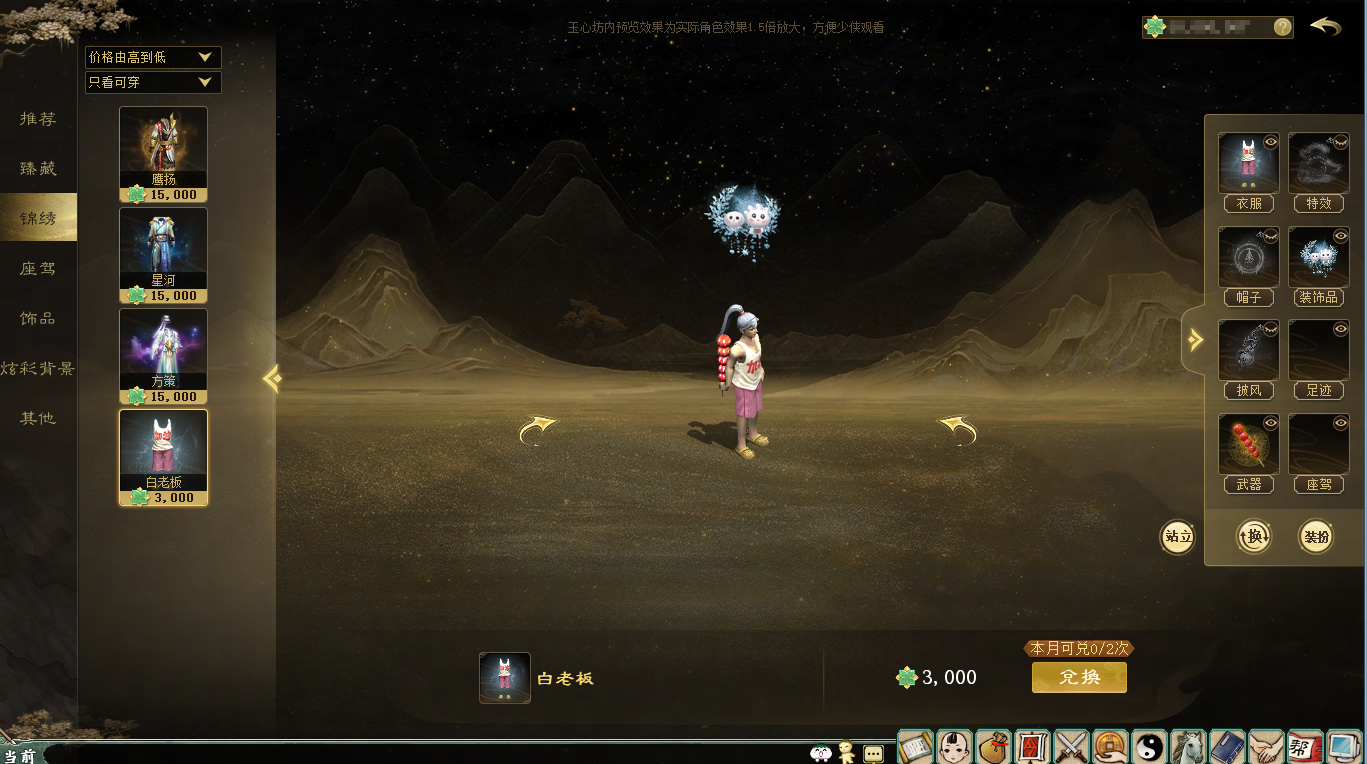Viewport: 1367px width, 764px height.
Task: Click the round 换 swap button
Action: pos(1254,537)
